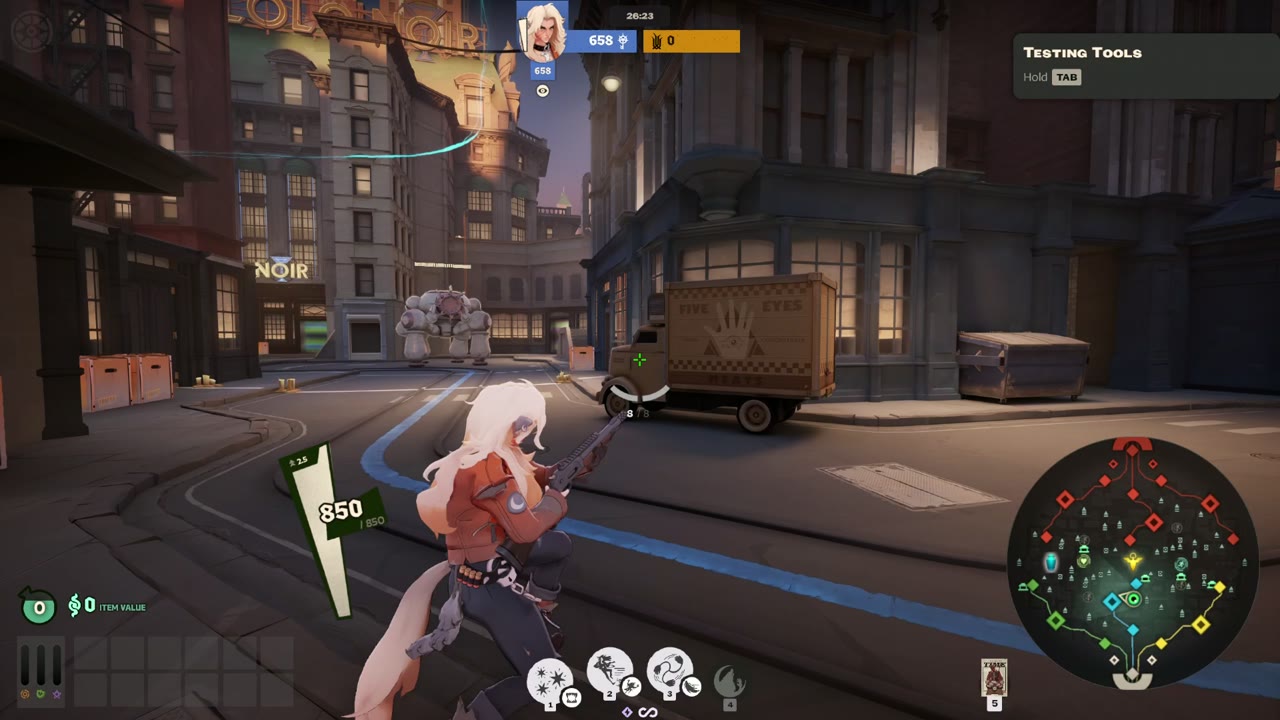
Task: Select the howling wolf ultimate ability
Action: (729, 682)
